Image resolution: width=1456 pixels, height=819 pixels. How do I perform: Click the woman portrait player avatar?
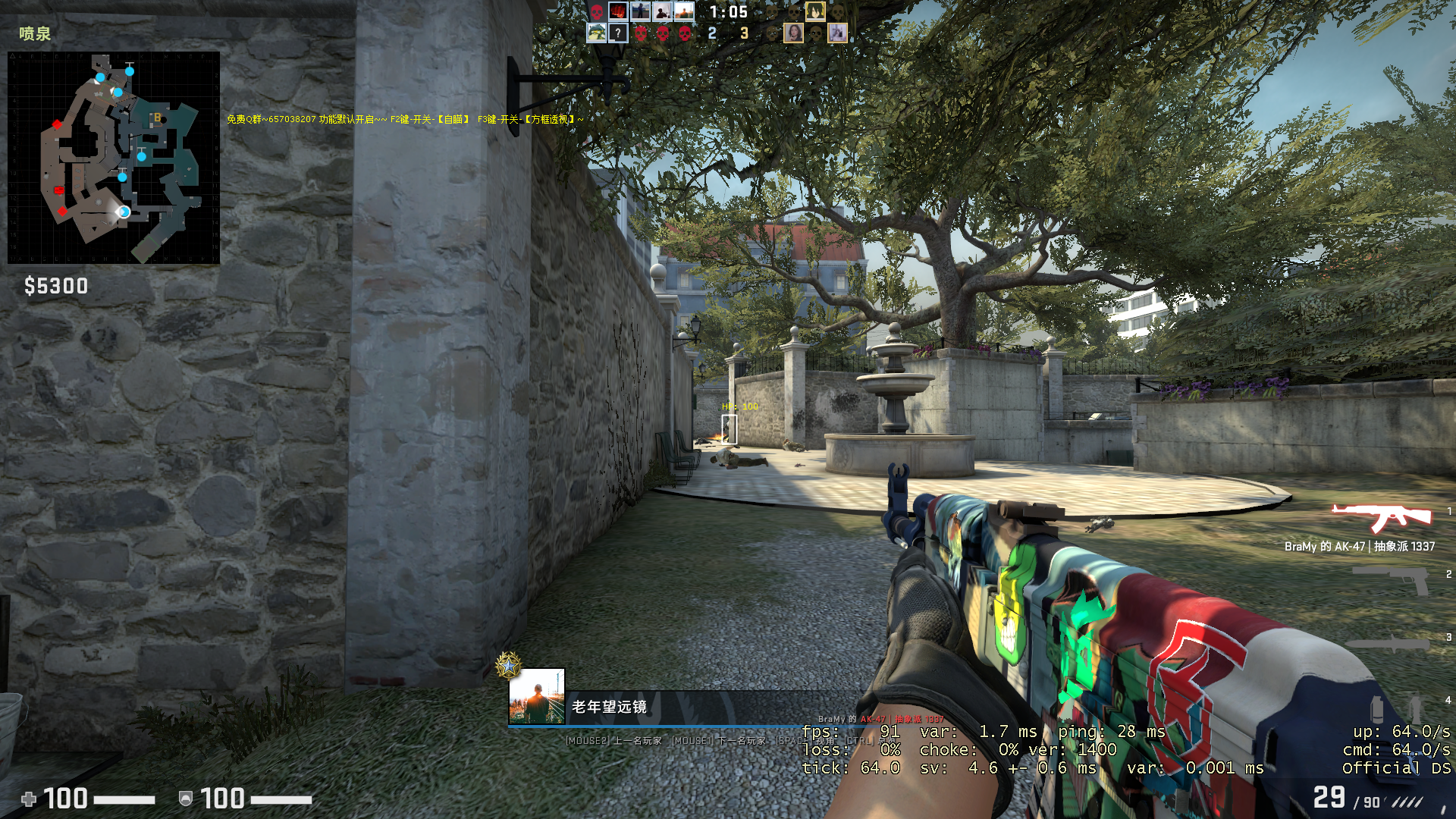pyautogui.click(x=793, y=33)
